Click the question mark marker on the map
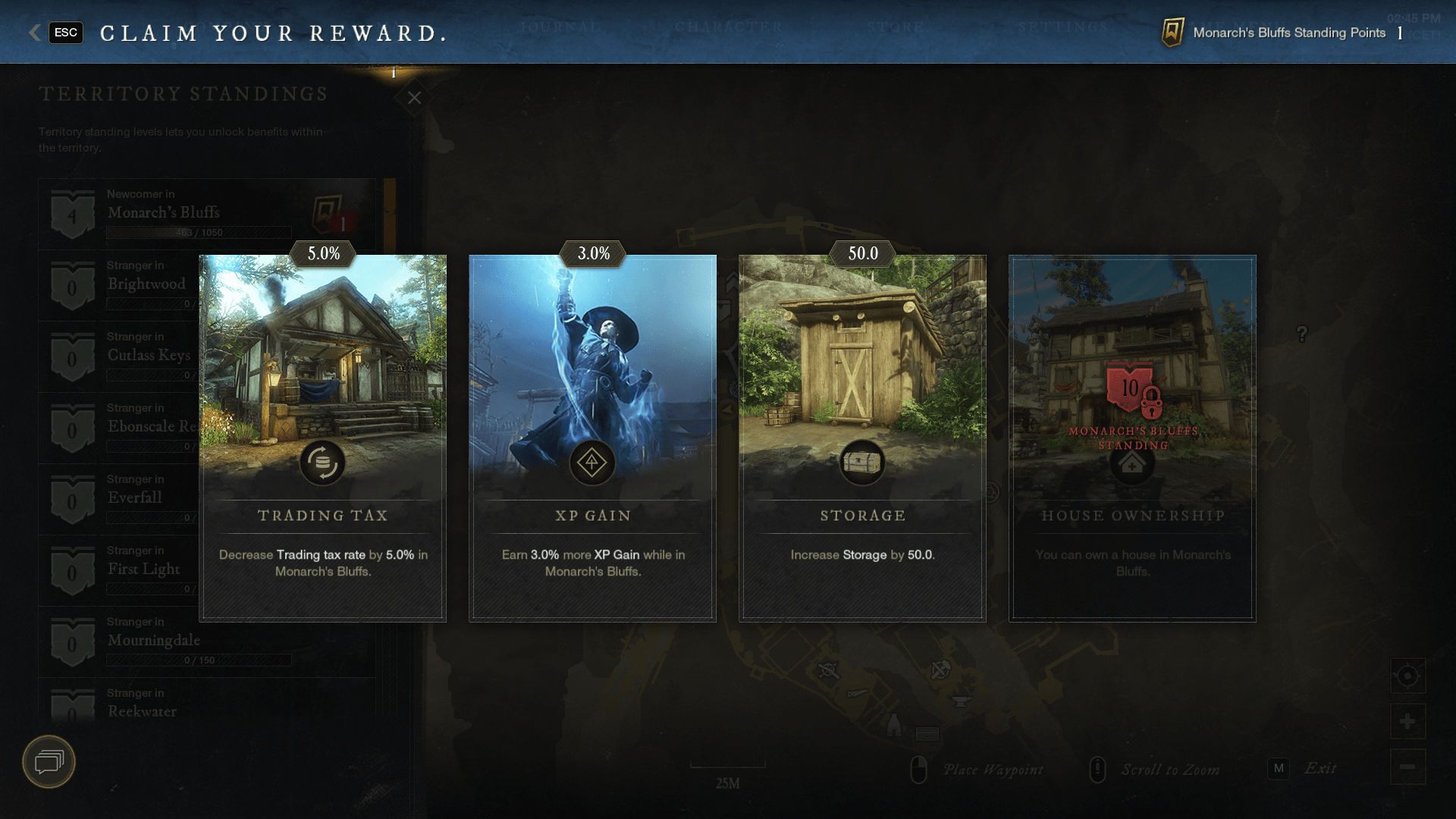 1302,331
